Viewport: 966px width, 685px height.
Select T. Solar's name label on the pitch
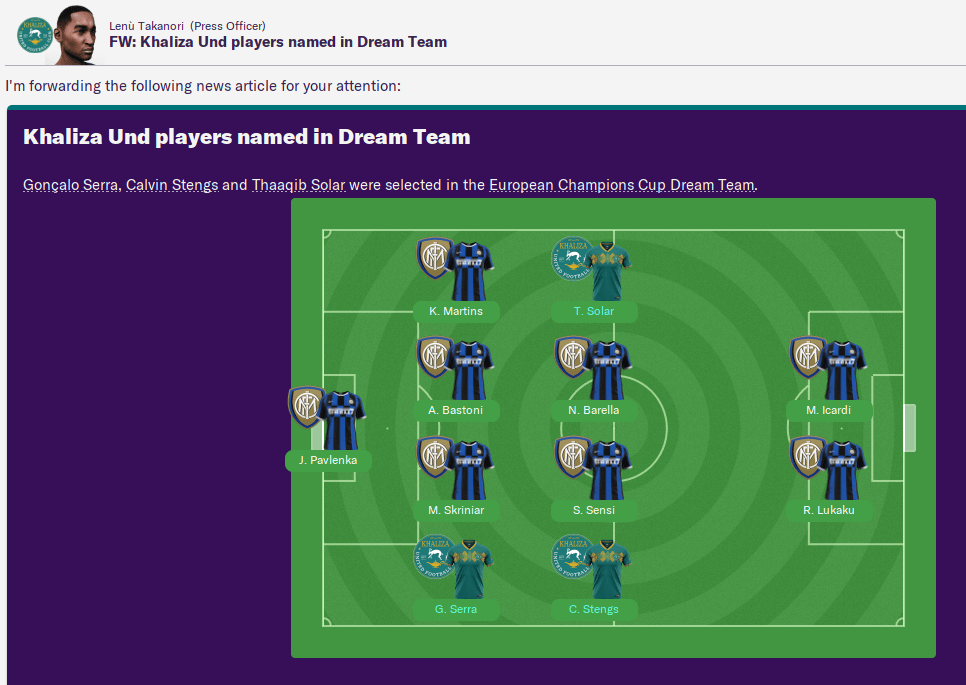point(594,311)
